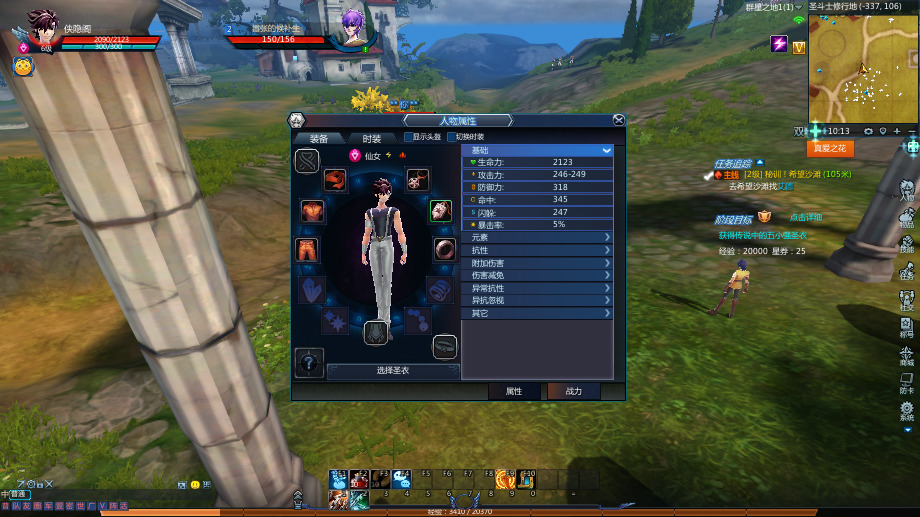
Task: Click the 选择圣衣 button
Action: pos(392,370)
